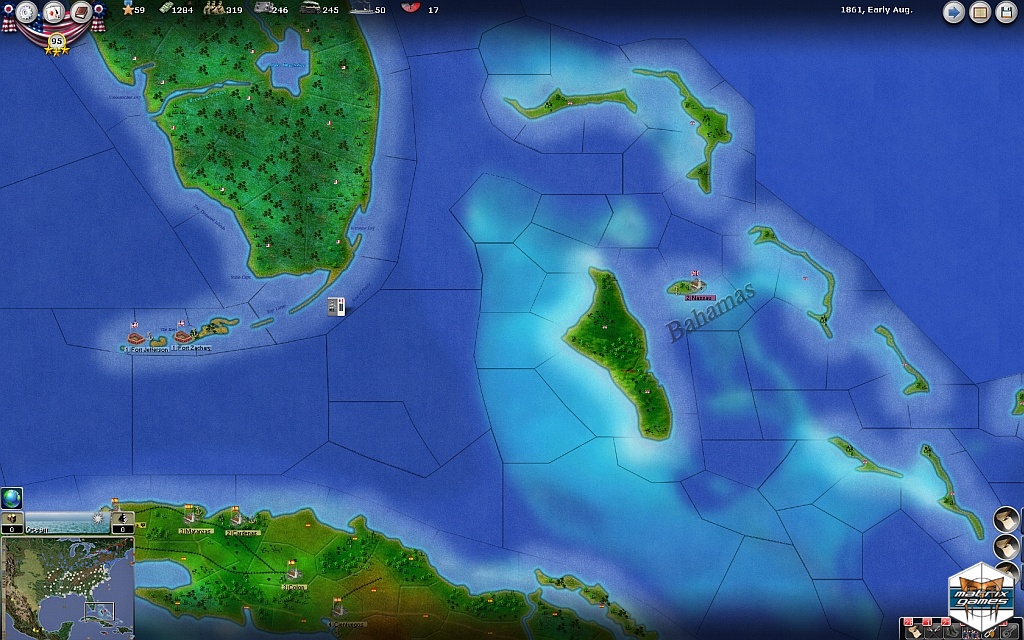Click the star resource icon in top bar
1024x640 pixels.
[x=127, y=9]
